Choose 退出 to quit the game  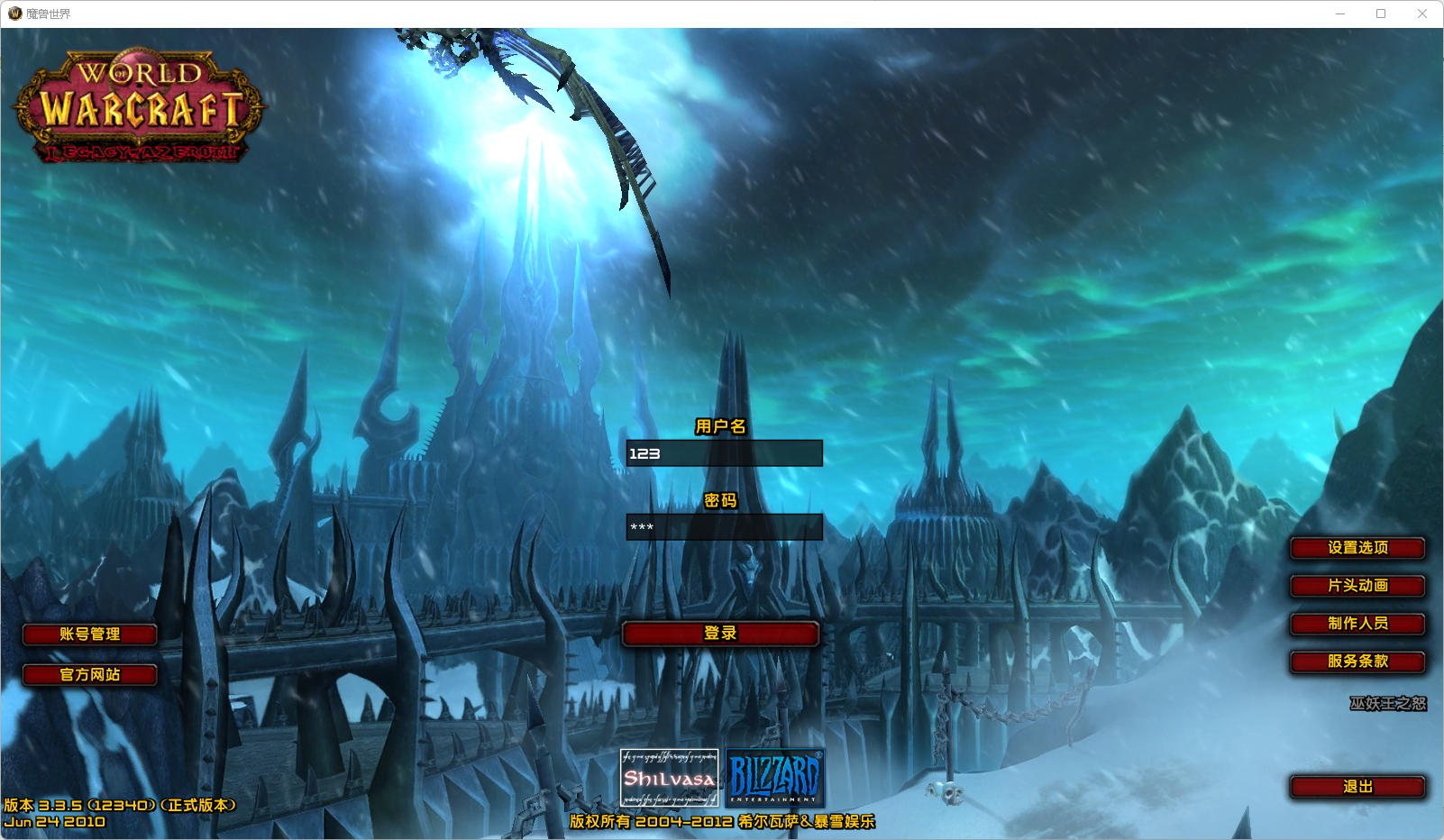[x=1357, y=787]
